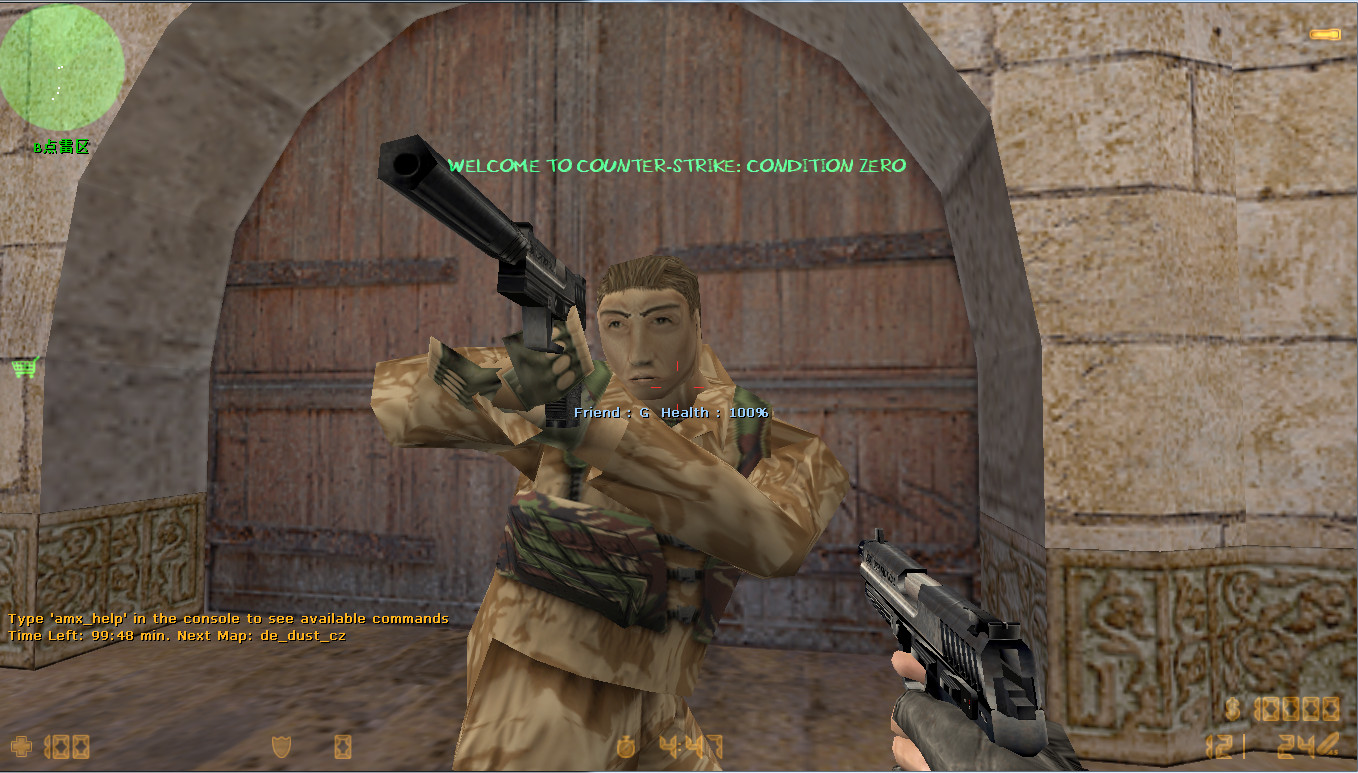Click the armor value digit beside the shield
The height and width of the screenshot is (773, 1358).
point(342,745)
